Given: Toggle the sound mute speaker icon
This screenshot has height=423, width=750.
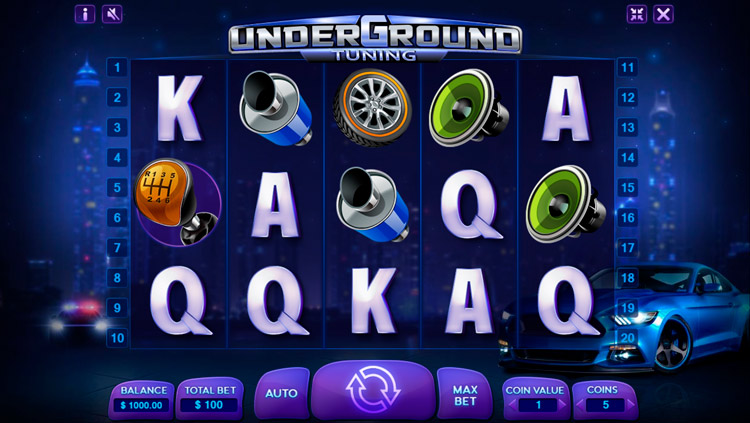Looking at the screenshot, I should 112,14.
